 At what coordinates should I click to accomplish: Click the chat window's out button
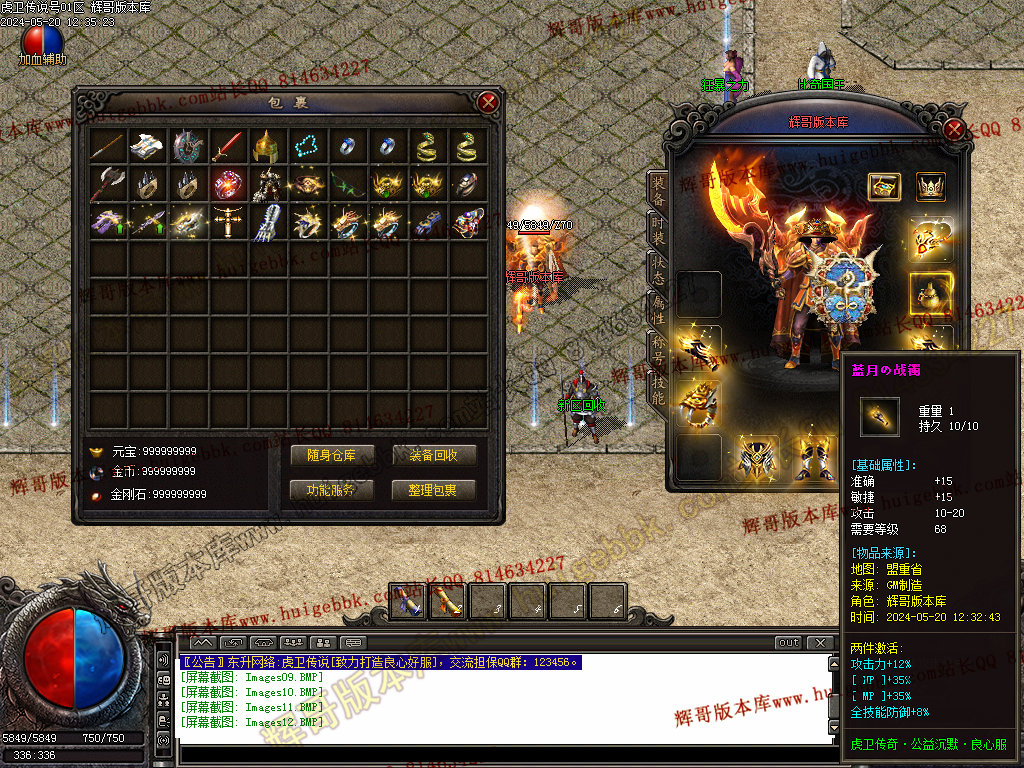789,643
